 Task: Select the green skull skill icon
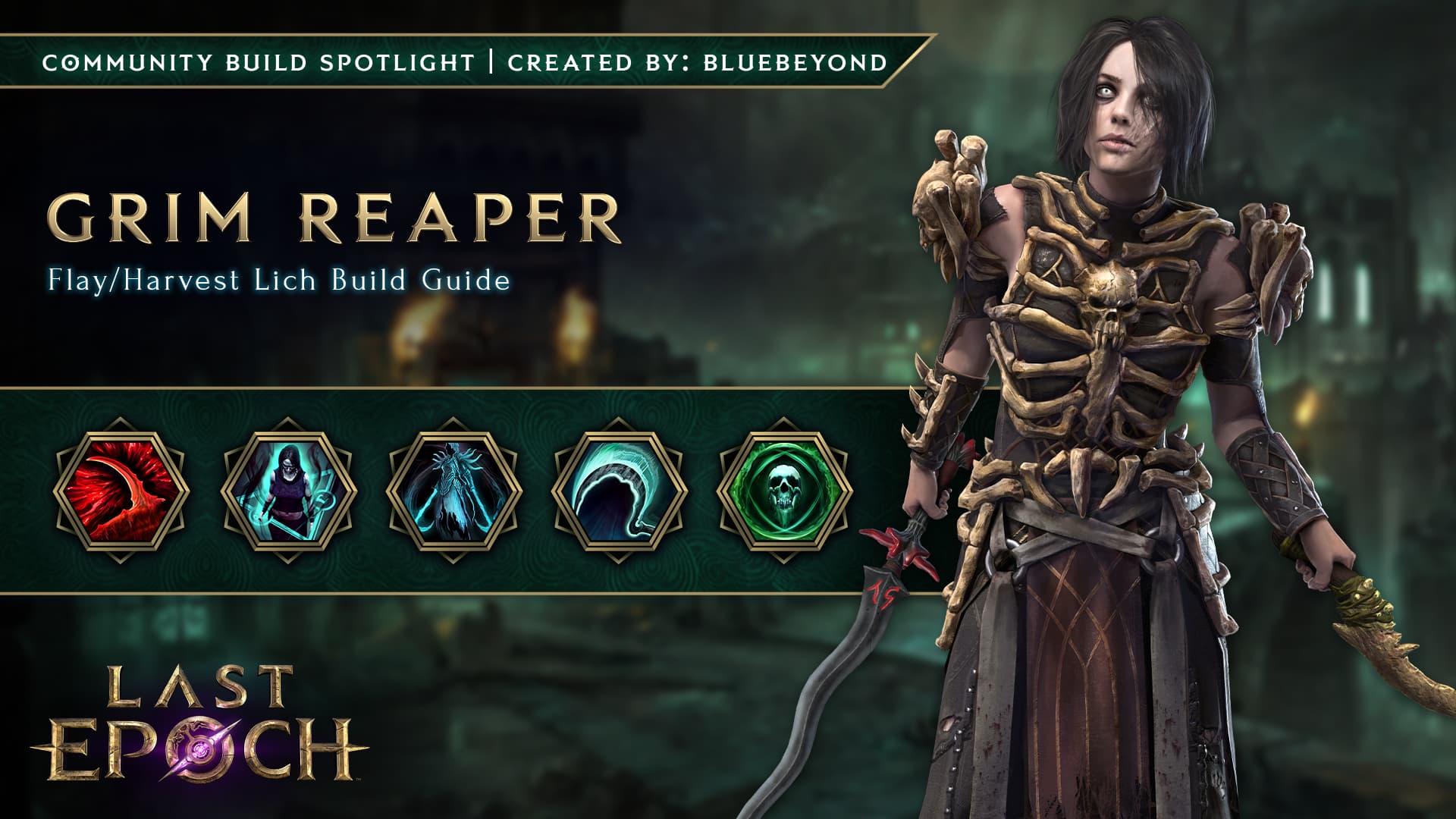pyautogui.click(x=784, y=491)
